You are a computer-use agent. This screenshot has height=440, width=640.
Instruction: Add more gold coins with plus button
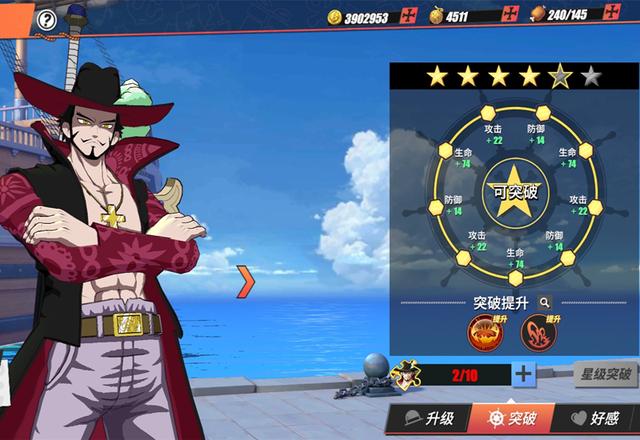(x=407, y=15)
